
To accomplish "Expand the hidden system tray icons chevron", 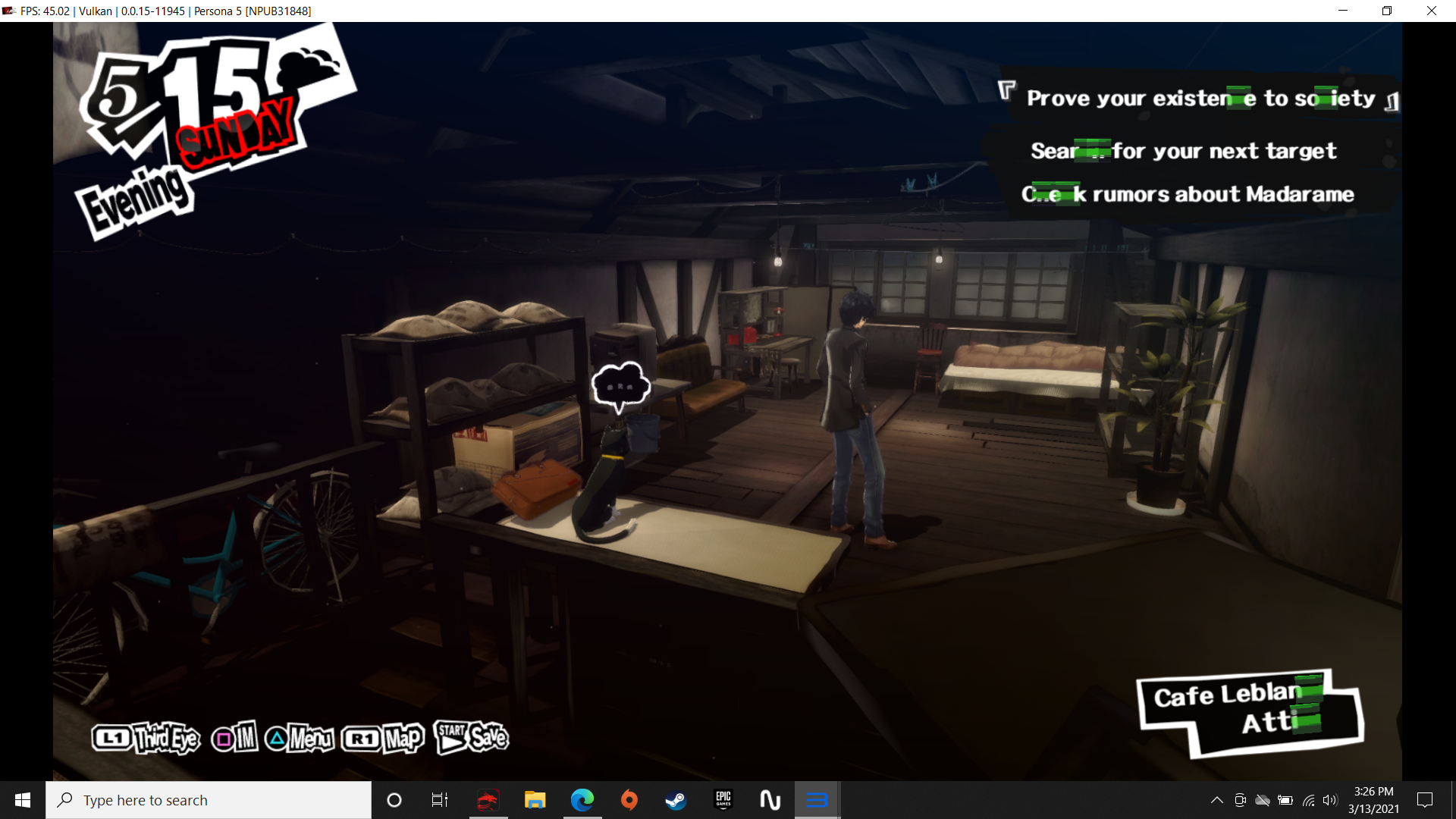I will click(1217, 800).
